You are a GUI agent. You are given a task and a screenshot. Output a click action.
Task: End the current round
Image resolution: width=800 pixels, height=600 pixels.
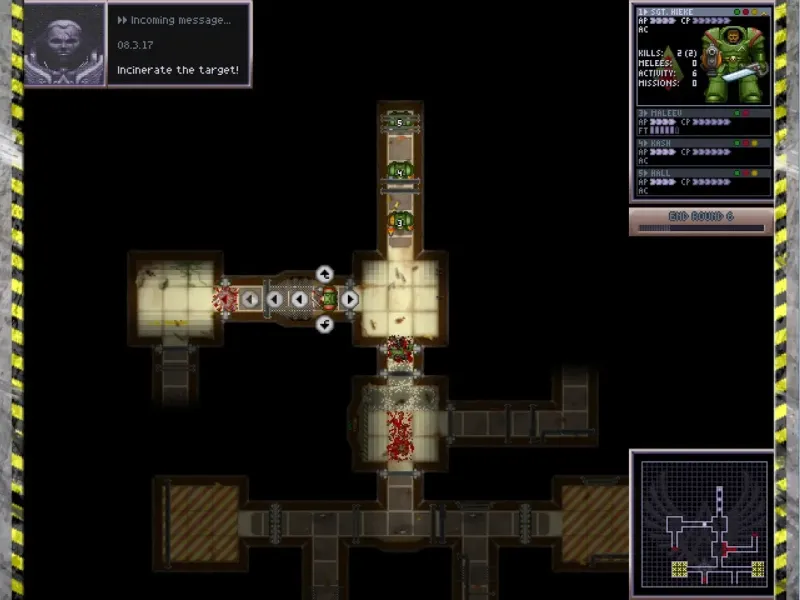700,219
